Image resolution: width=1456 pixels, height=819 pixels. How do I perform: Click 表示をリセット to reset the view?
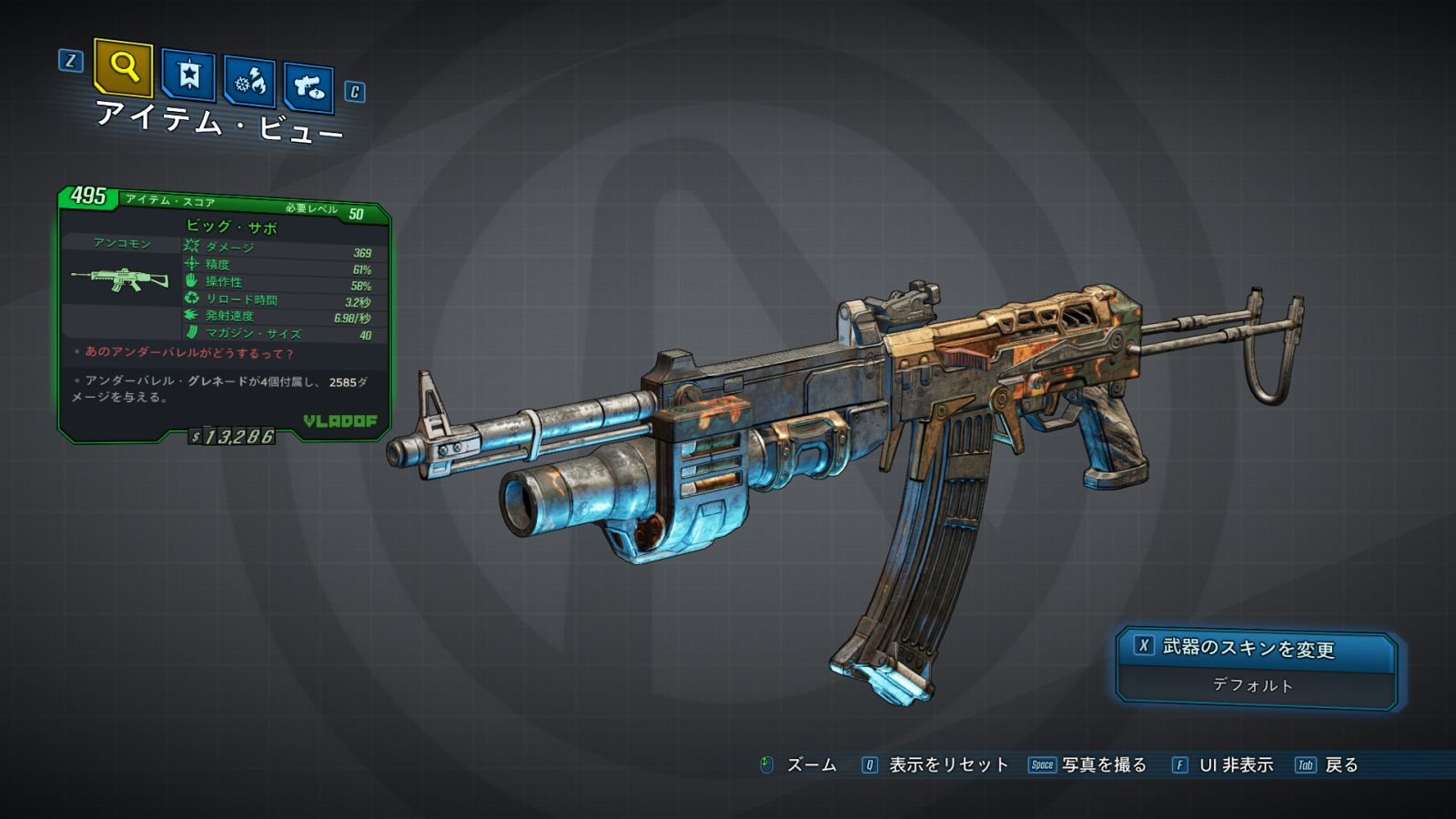click(947, 765)
